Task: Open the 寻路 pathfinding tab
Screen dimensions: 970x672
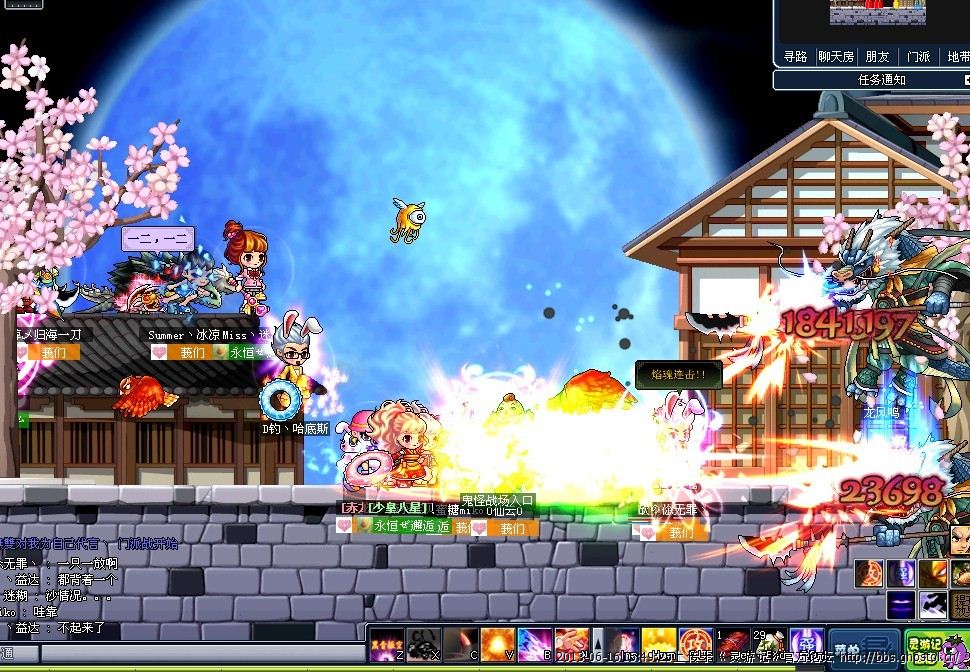Action: [796, 57]
